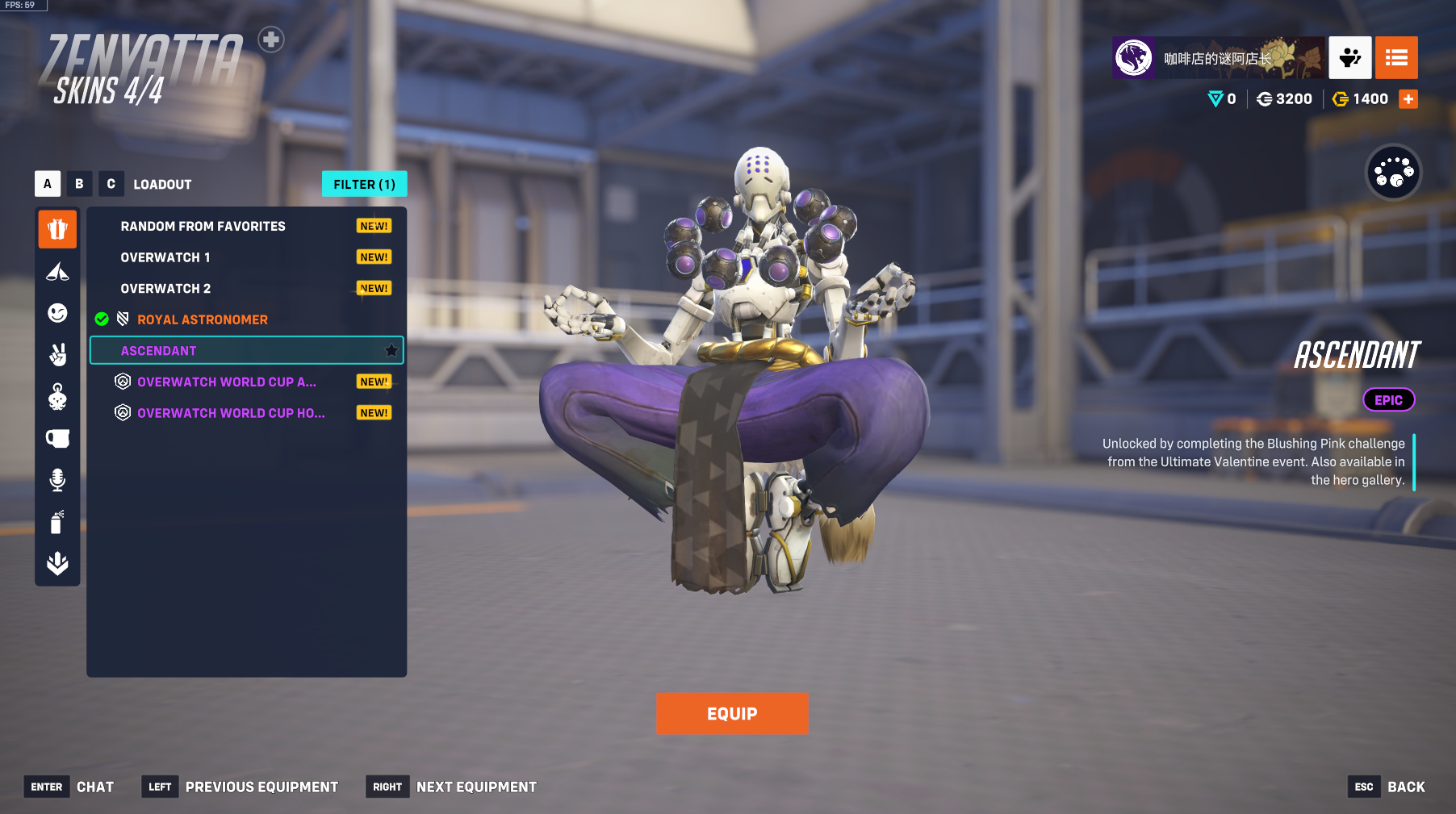Image resolution: width=1456 pixels, height=814 pixels.
Task: Open the orange main menu list button
Action: [x=1396, y=57]
